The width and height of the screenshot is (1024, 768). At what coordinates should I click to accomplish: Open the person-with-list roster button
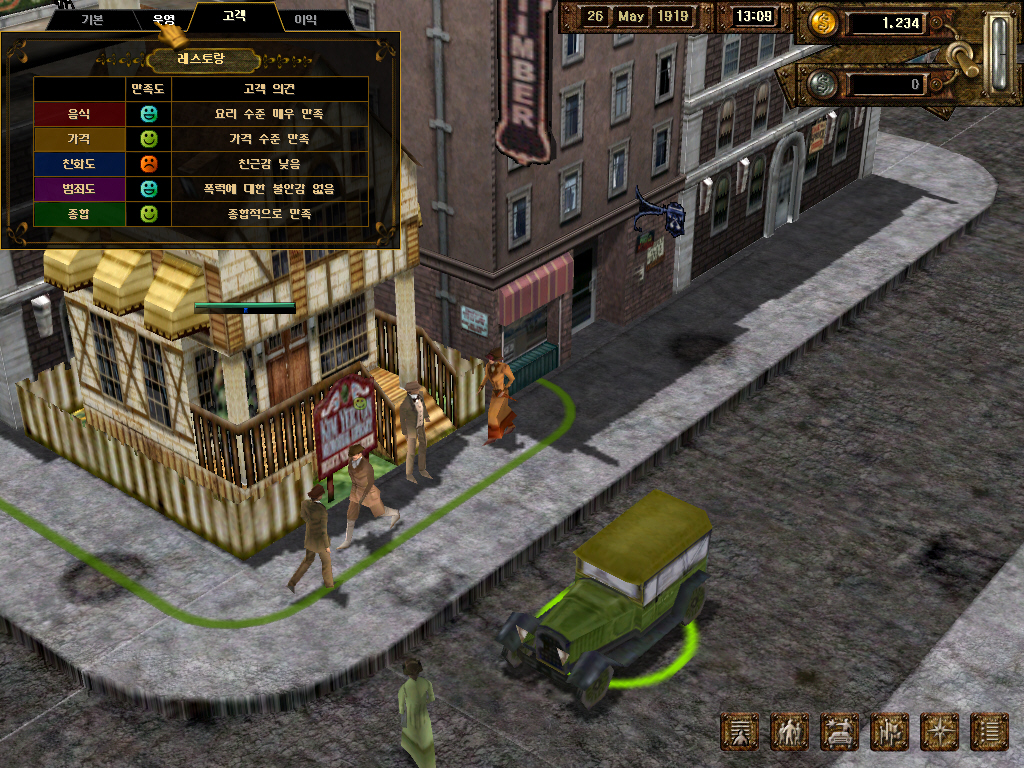pyautogui.click(x=740, y=732)
